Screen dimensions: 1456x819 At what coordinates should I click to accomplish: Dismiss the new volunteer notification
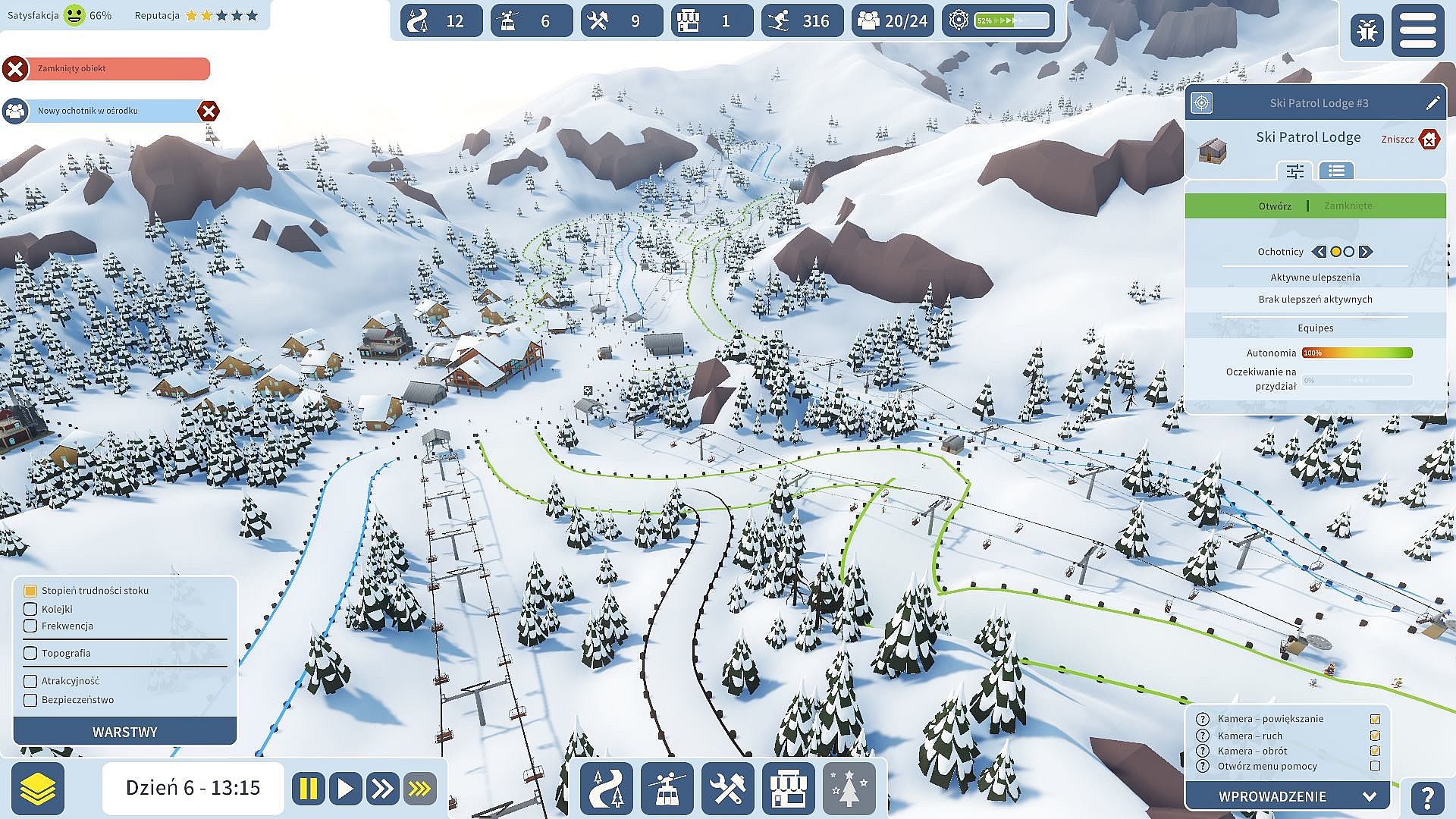pyautogui.click(x=209, y=111)
